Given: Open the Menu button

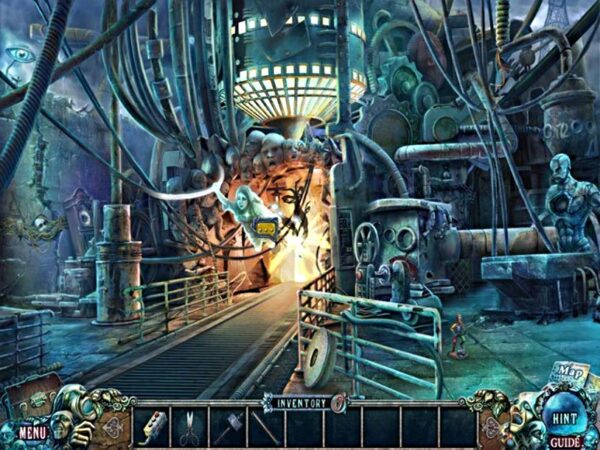Looking at the screenshot, I should tap(31, 433).
